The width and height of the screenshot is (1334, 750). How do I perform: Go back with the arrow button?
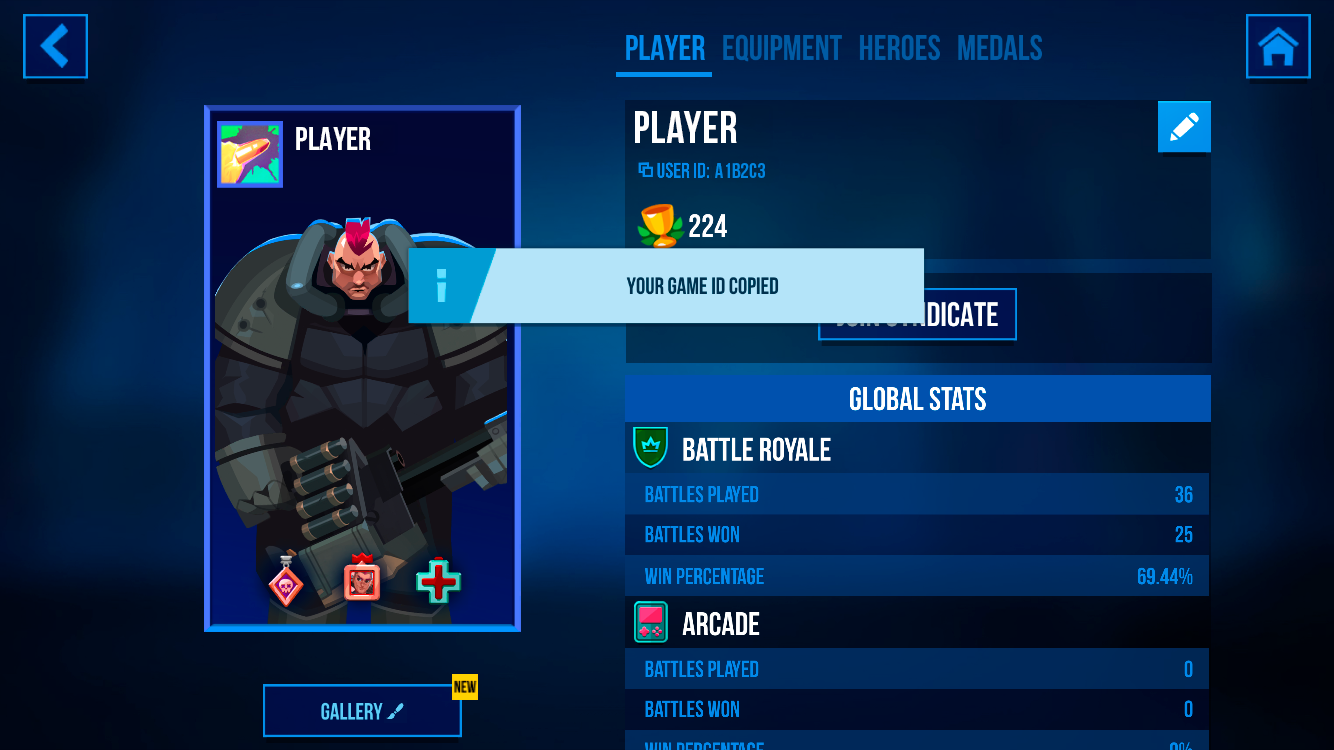[56, 46]
